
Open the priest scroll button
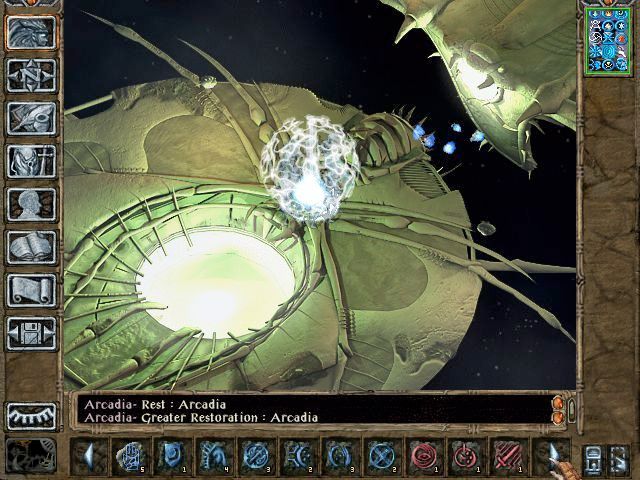coord(31,290)
